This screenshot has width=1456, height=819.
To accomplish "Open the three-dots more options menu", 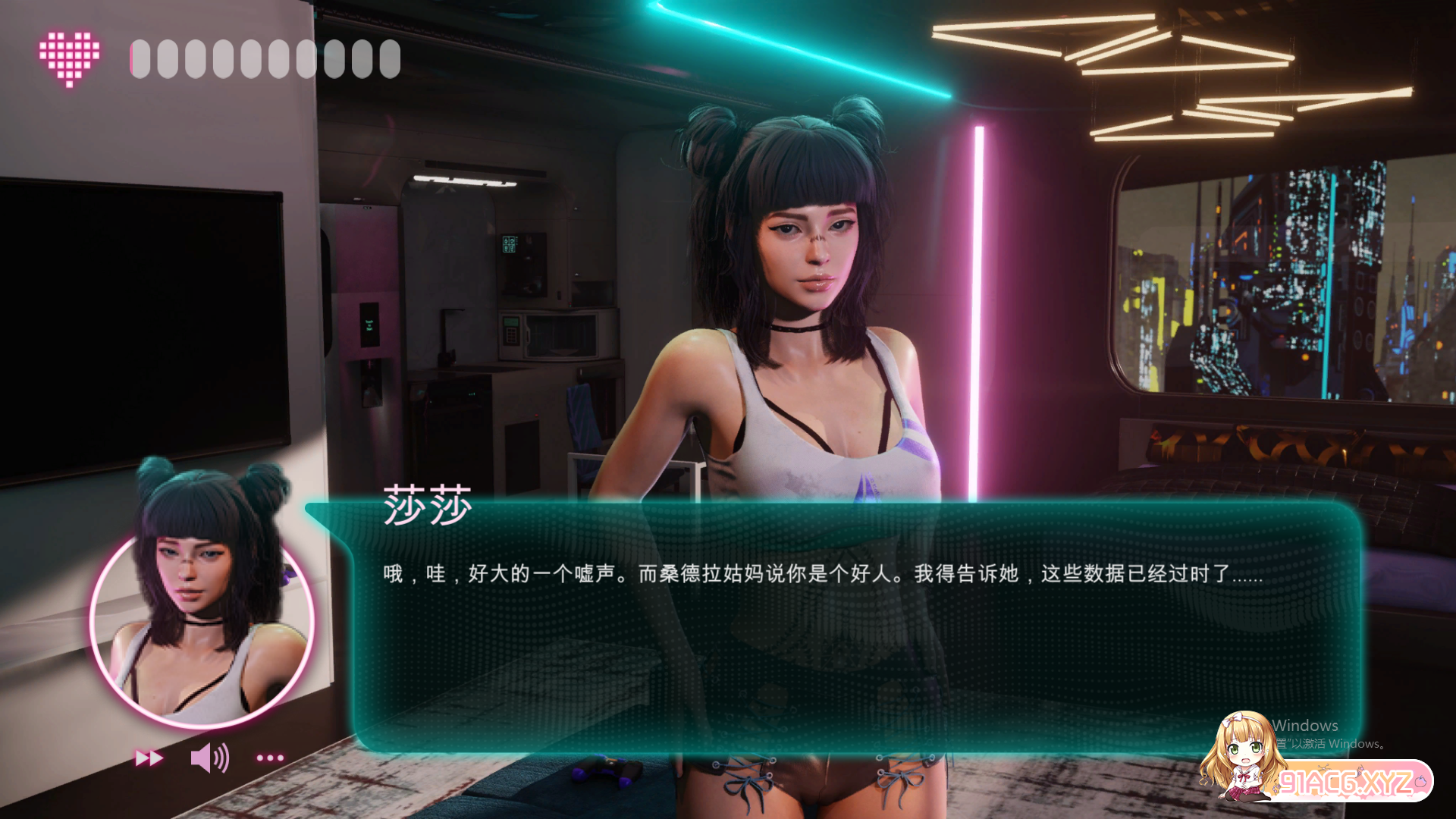I will 270,758.
